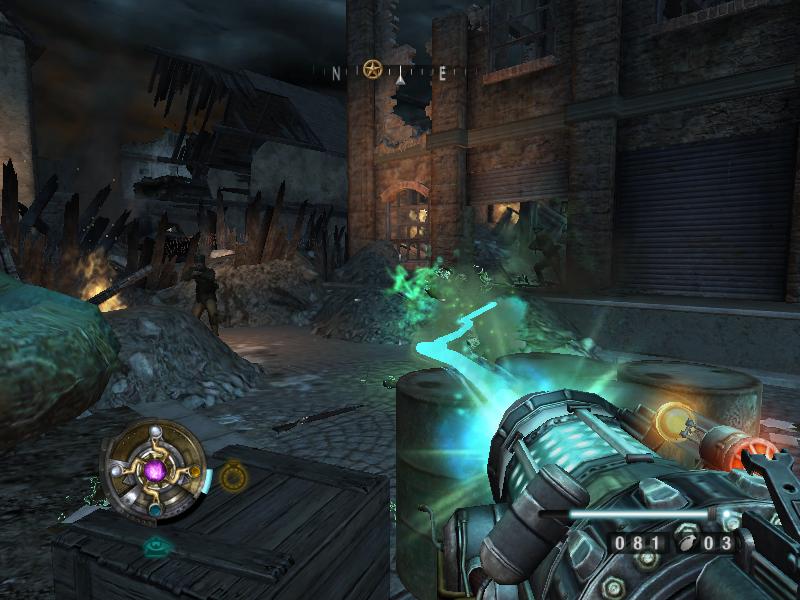
Task: Click the golden ring icon beside the medallion
Action: point(233,477)
